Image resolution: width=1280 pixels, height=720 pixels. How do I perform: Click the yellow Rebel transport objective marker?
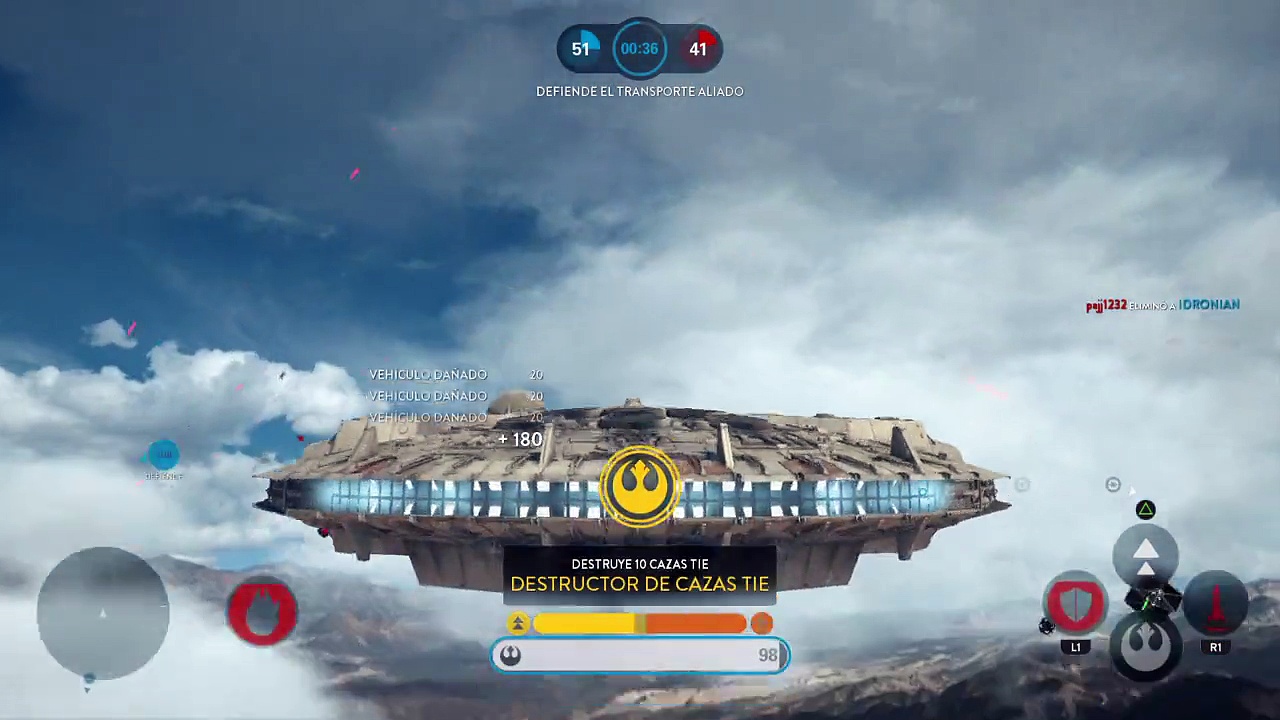coord(640,485)
